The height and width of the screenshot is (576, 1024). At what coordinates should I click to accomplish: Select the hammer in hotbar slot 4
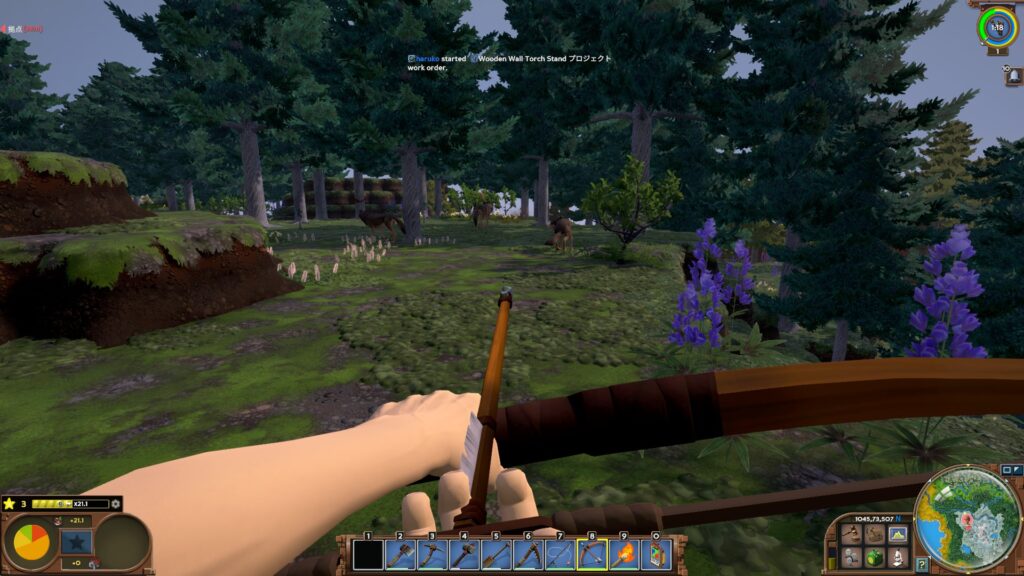[x=464, y=553]
